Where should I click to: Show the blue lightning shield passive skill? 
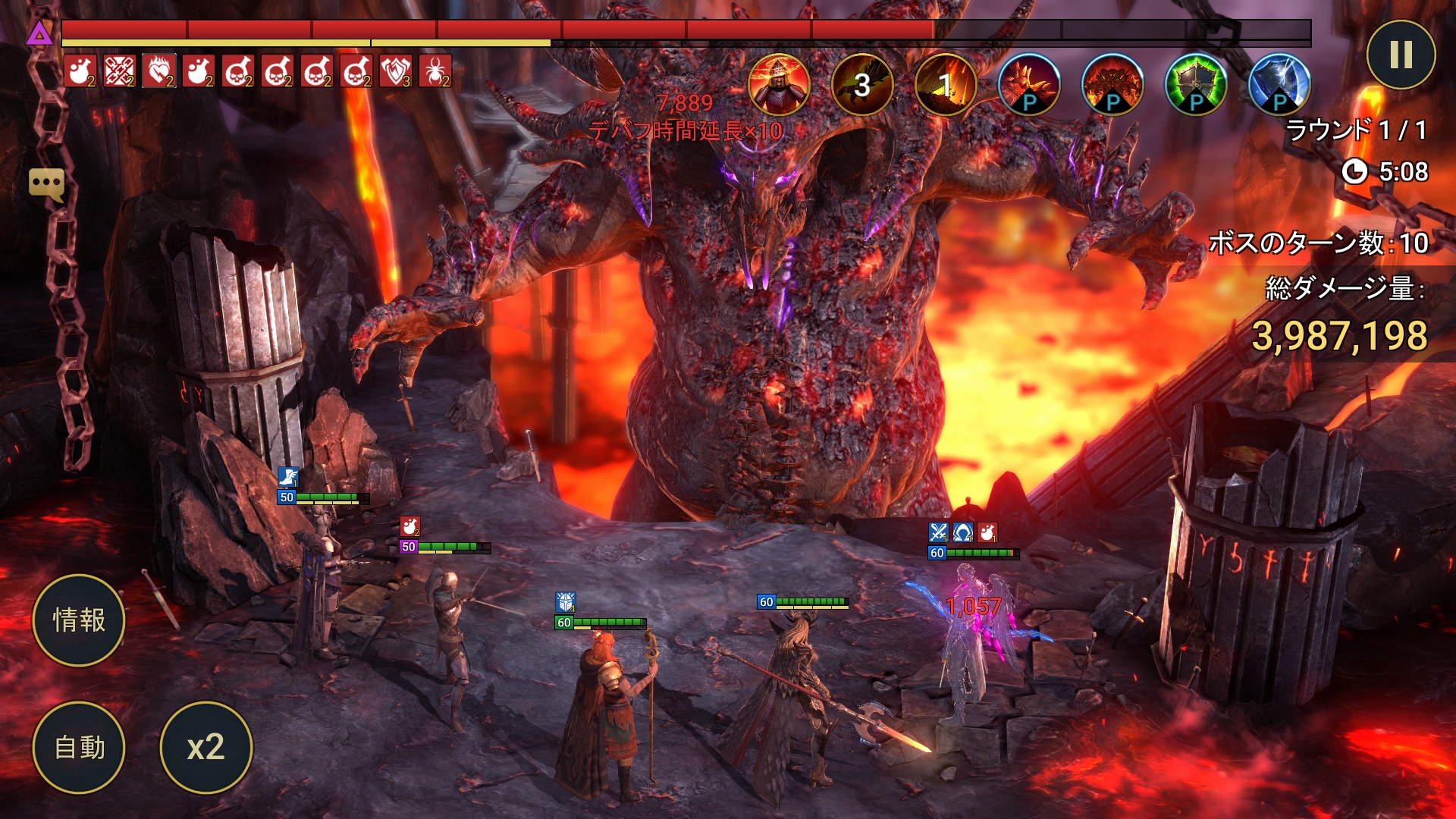(x=1279, y=84)
